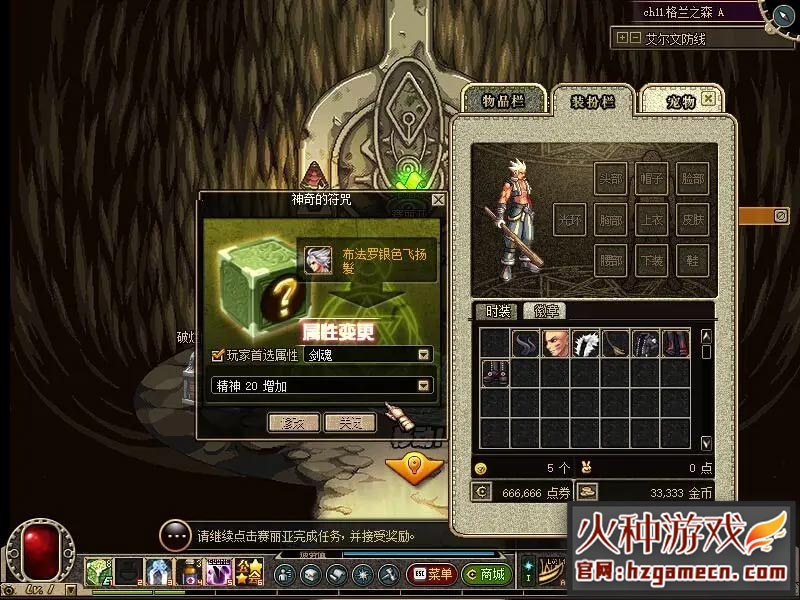
Task: Click the 关闭 button in the dialog
Action: click(x=350, y=422)
